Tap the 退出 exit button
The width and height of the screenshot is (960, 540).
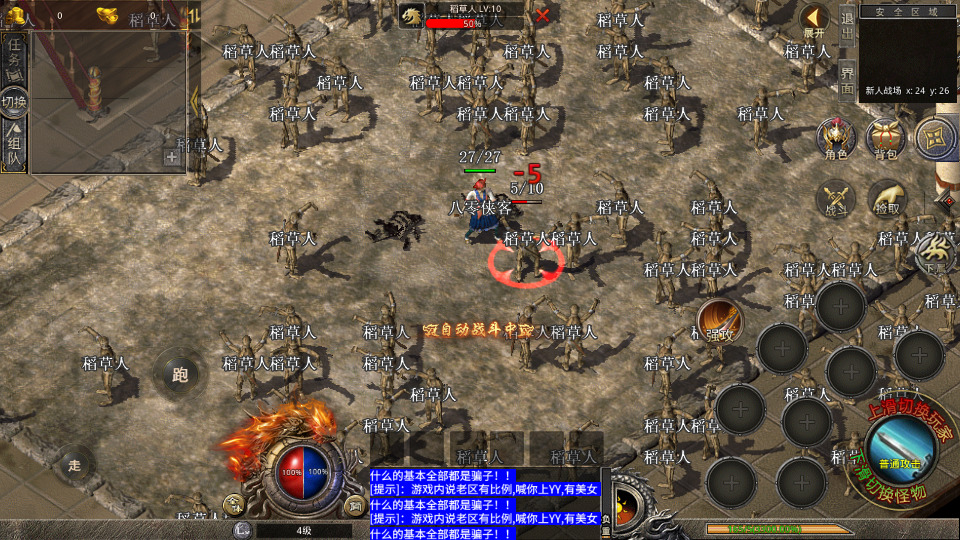point(847,27)
